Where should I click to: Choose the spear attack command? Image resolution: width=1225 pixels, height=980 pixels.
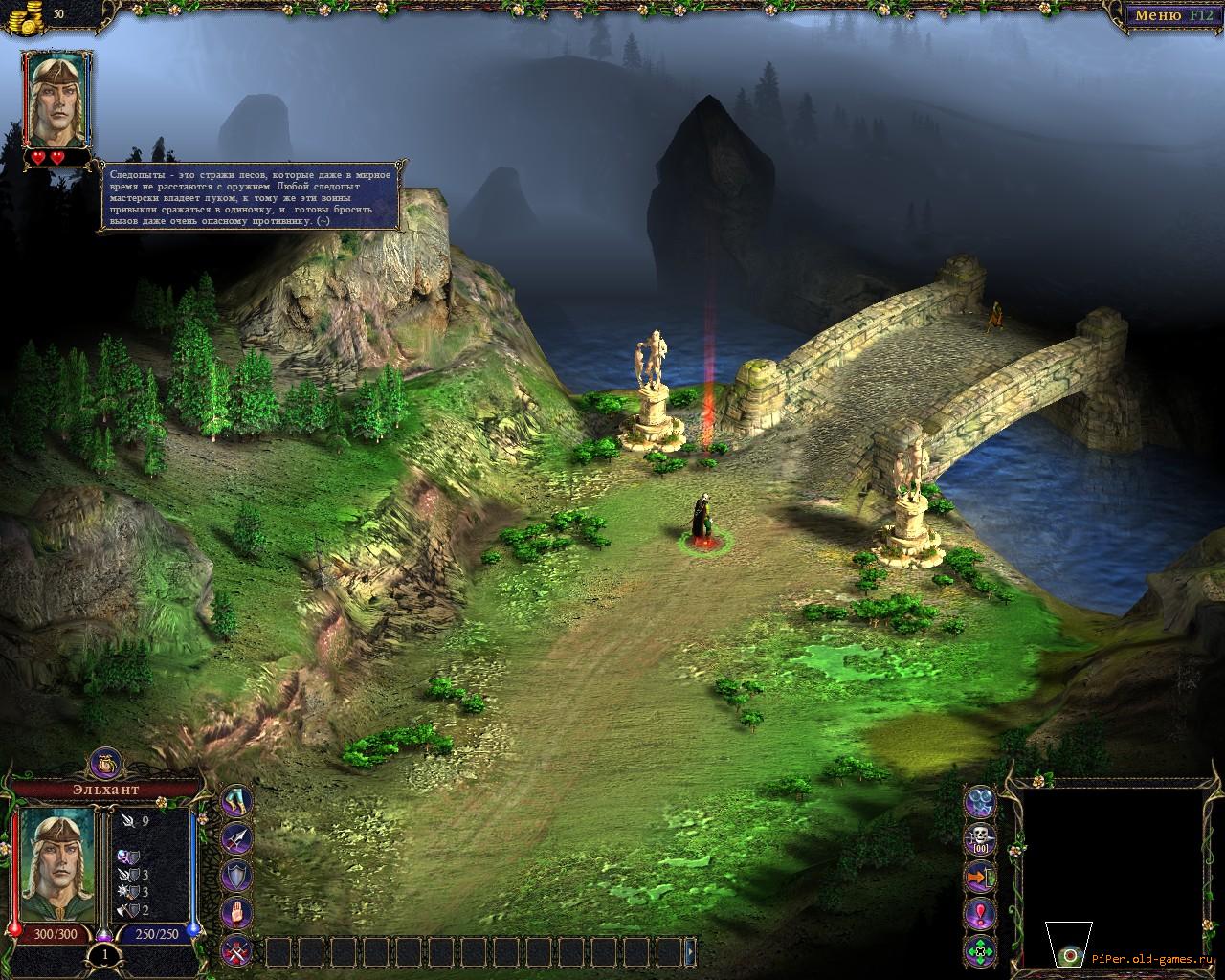click(x=236, y=838)
